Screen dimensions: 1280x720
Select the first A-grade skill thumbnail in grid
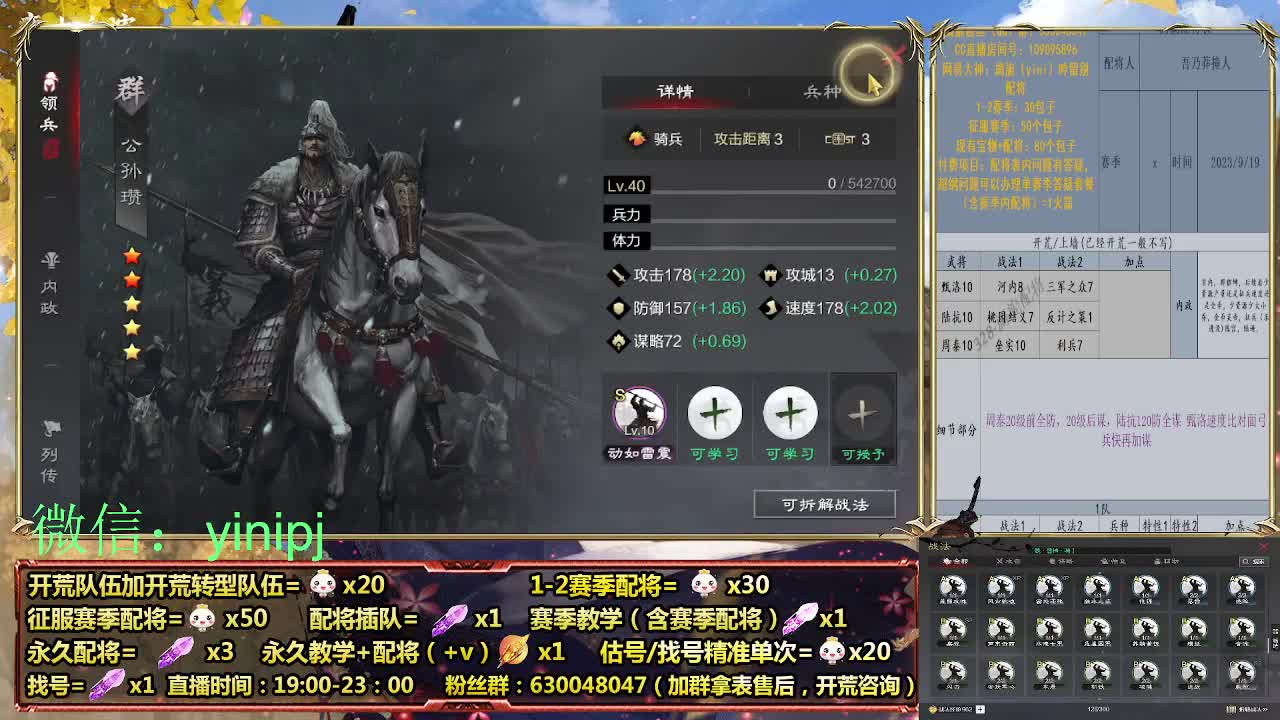(x=955, y=587)
